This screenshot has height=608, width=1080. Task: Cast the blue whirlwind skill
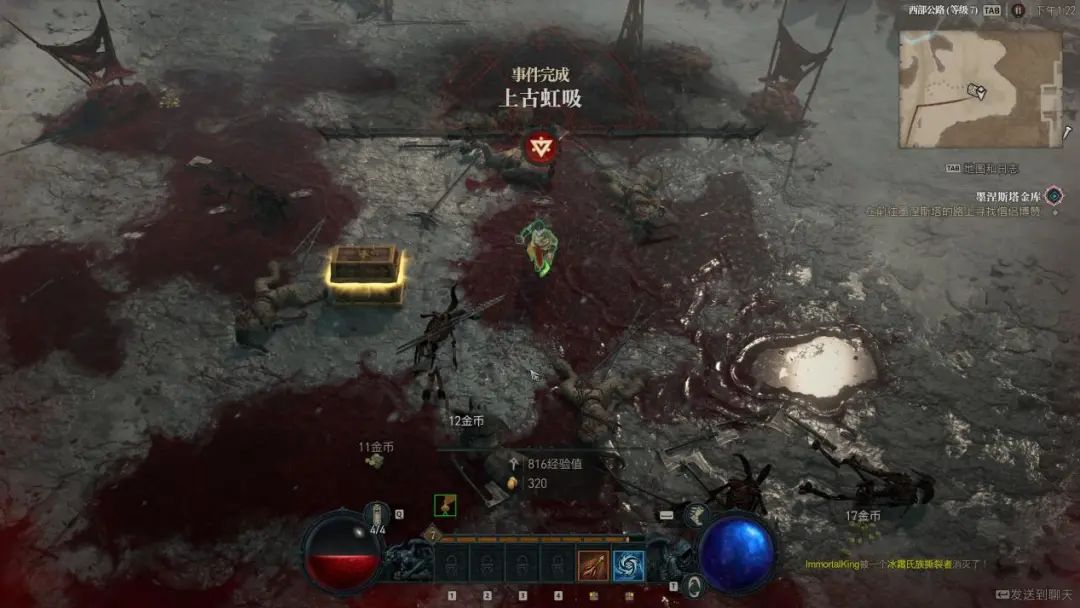[x=628, y=566]
